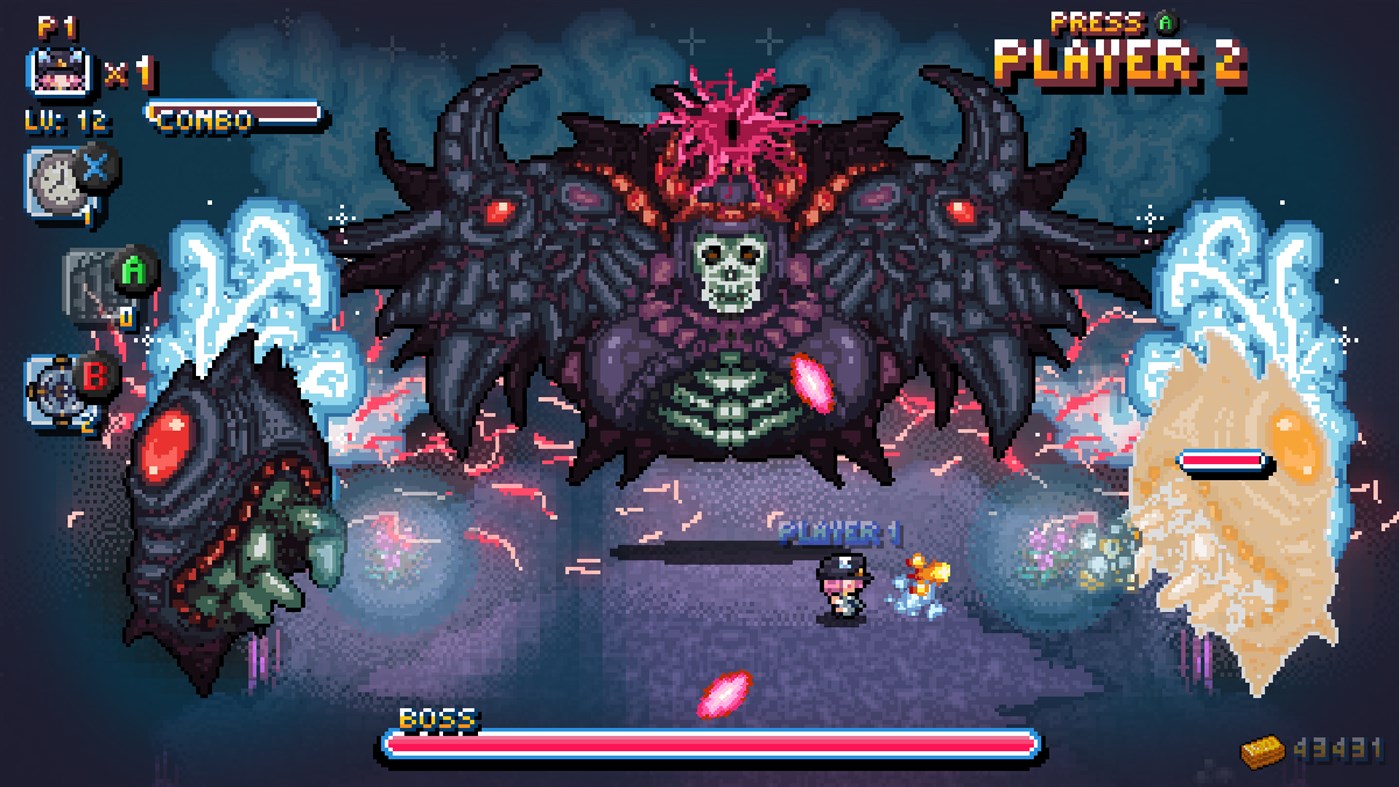
Task: Click the blue X button badge on the clock
Action: tap(94, 167)
